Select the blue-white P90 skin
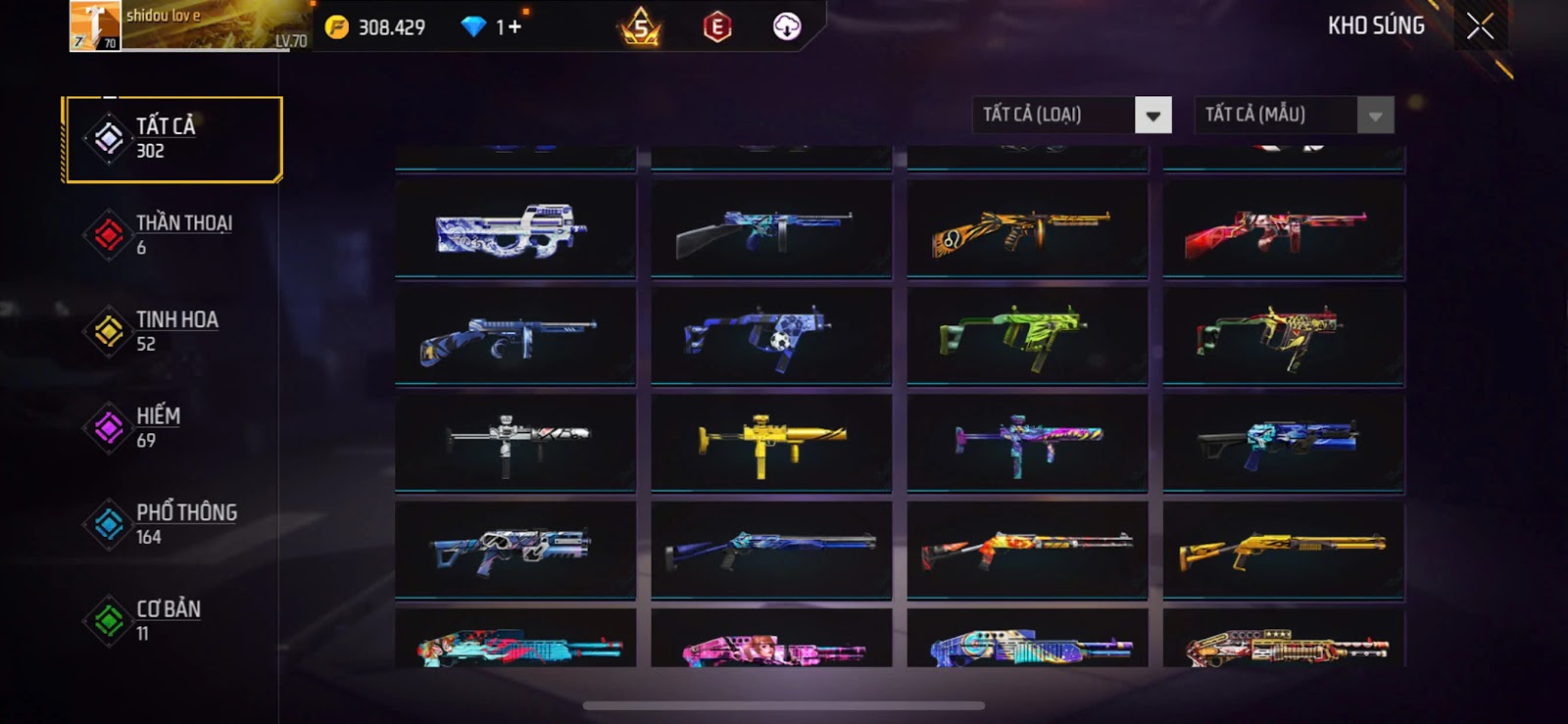This screenshot has height=724, width=1568. pos(515,231)
